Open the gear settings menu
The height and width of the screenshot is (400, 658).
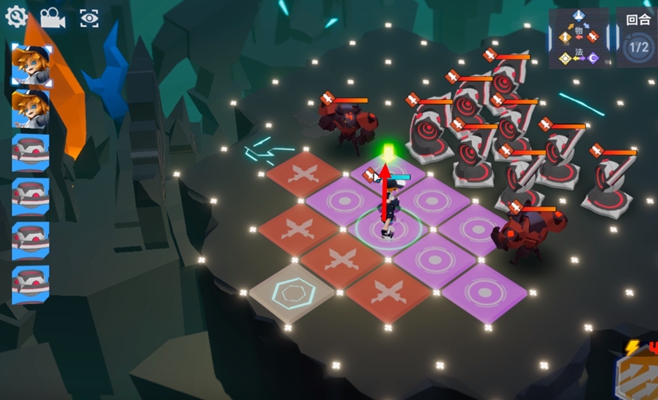[16, 16]
